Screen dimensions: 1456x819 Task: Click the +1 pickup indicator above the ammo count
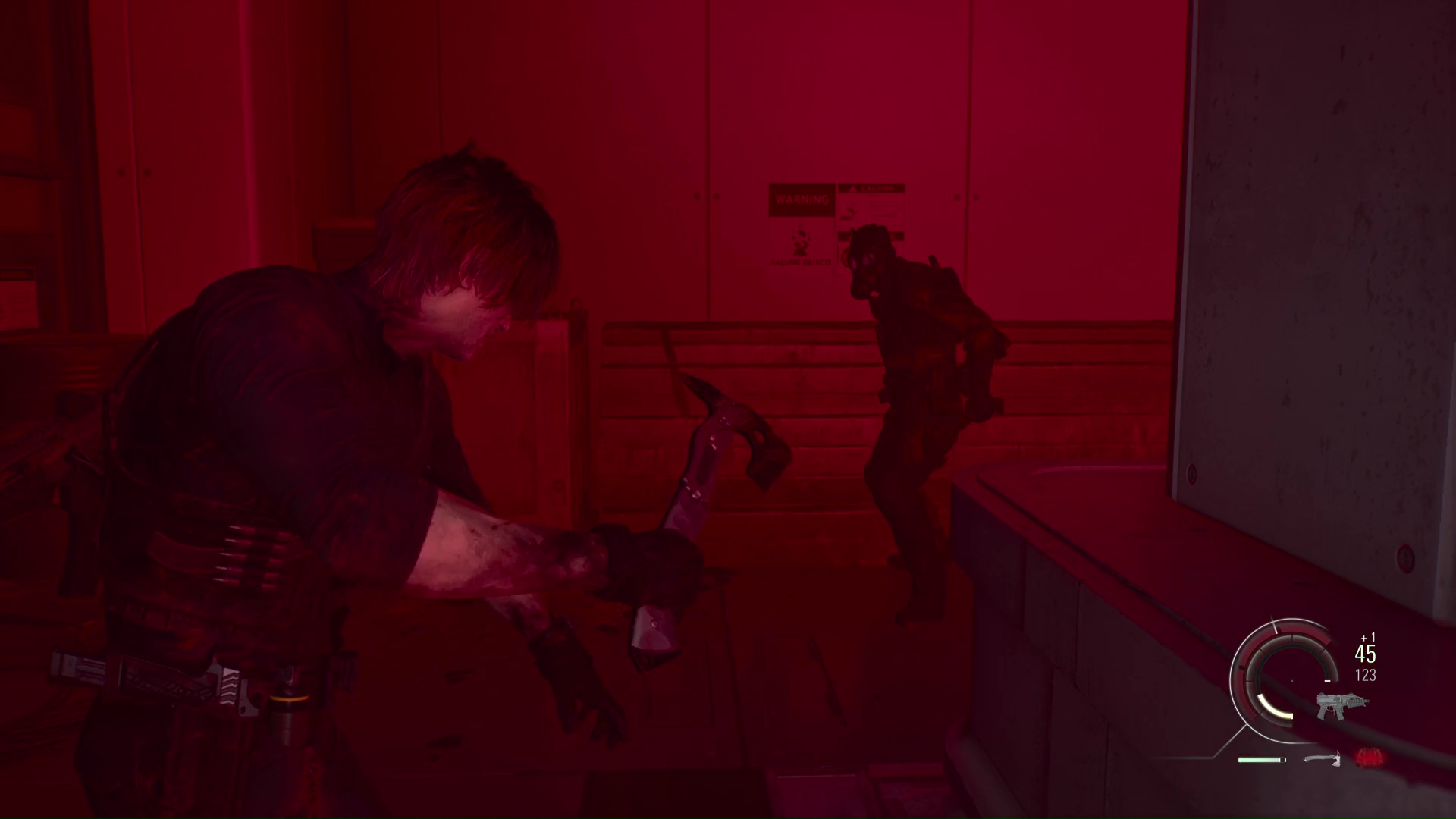(1368, 637)
